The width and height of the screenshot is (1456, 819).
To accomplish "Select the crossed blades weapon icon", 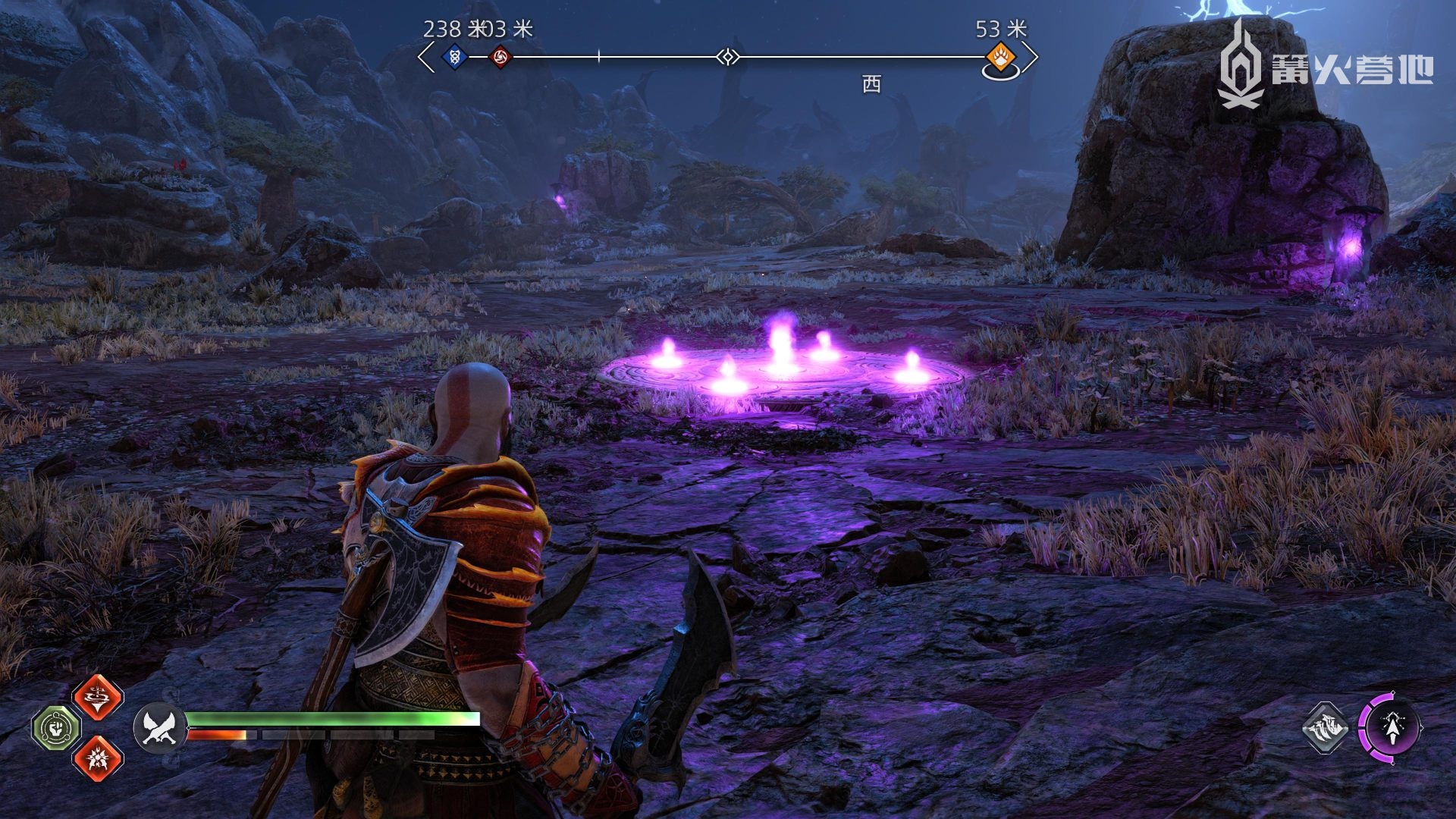I will pyautogui.click(x=160, y=728).
